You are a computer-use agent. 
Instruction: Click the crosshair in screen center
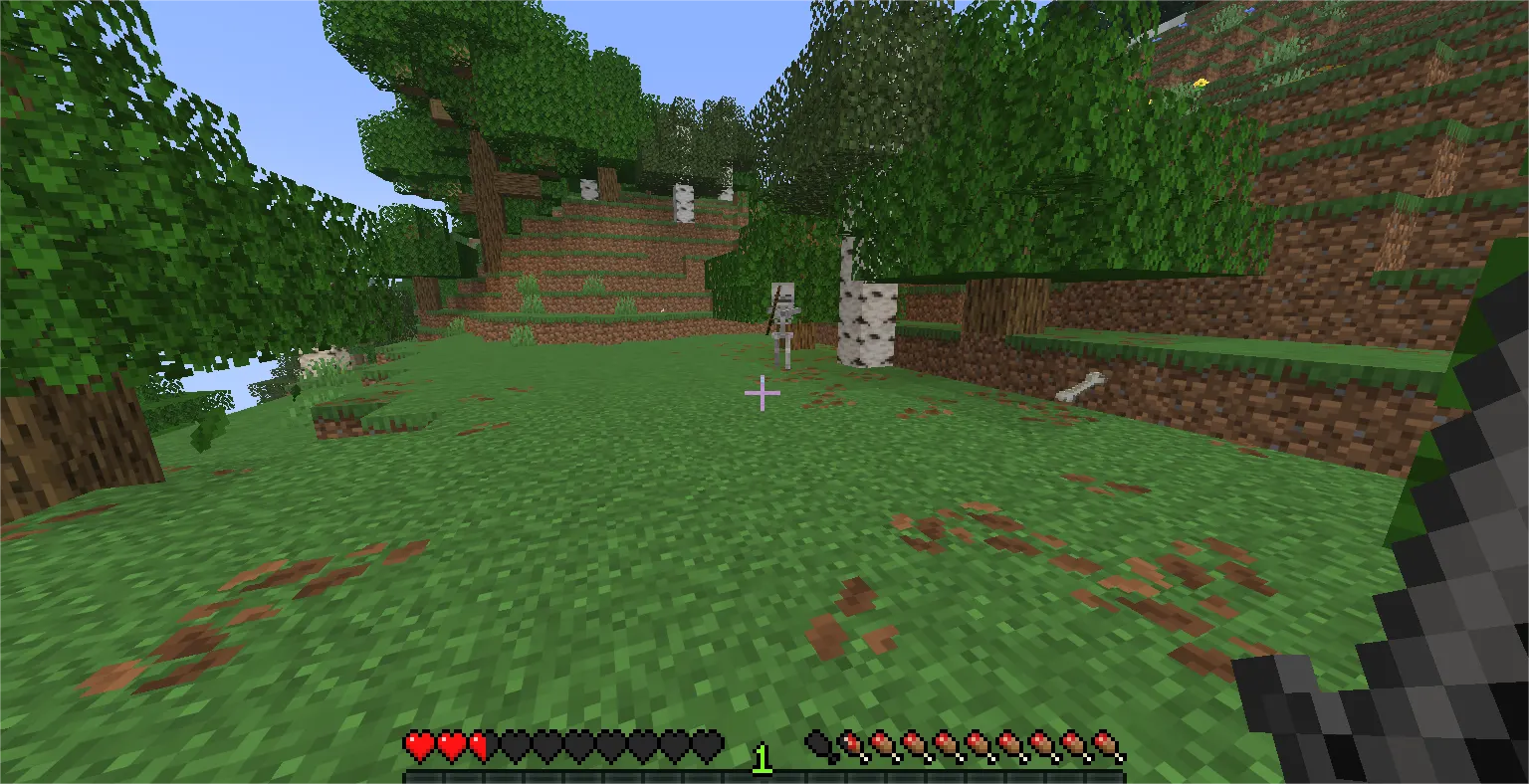pyautogui.click(x=762, y=394)
